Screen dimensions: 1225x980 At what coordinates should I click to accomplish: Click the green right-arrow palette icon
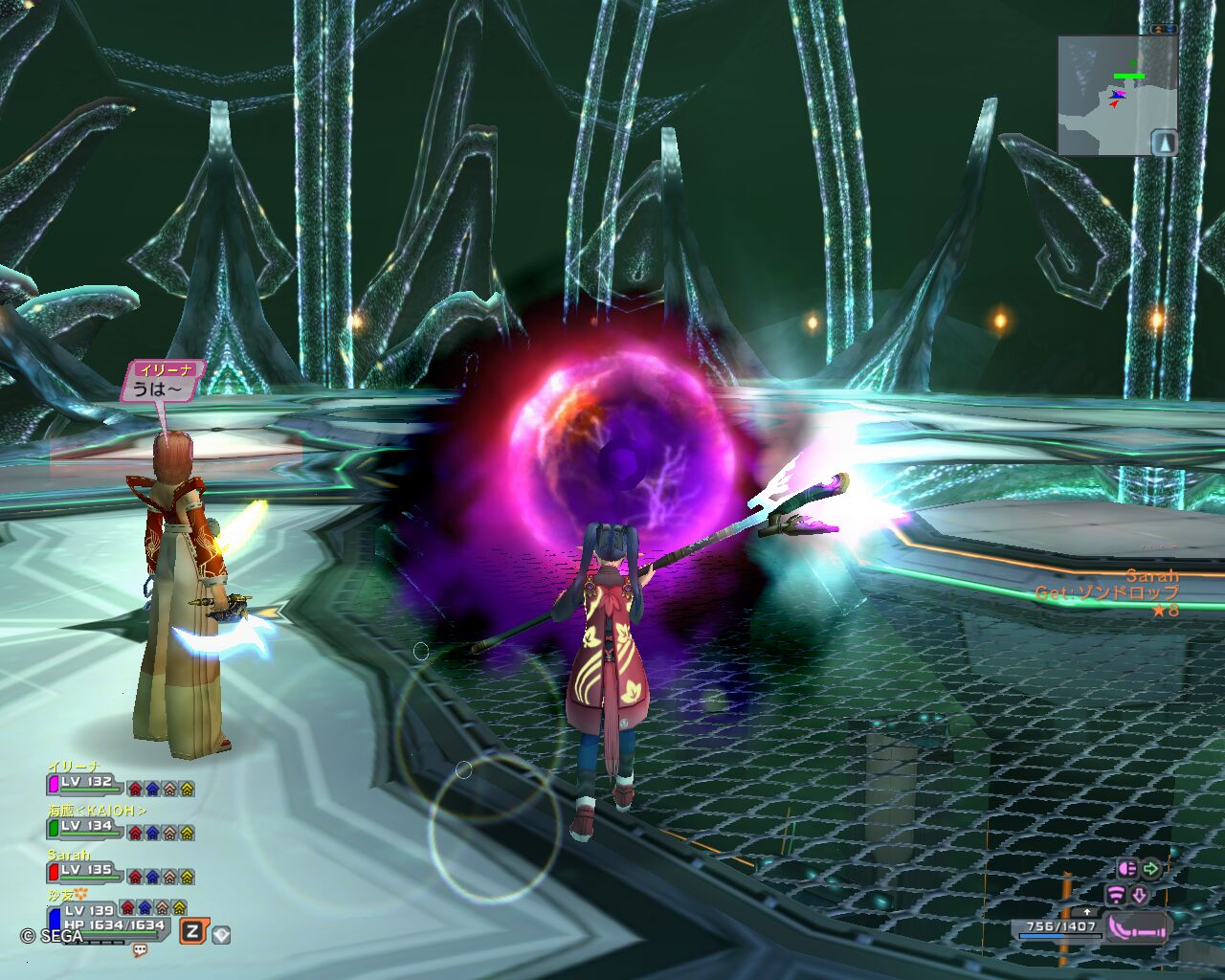(x=1150, y=869)
